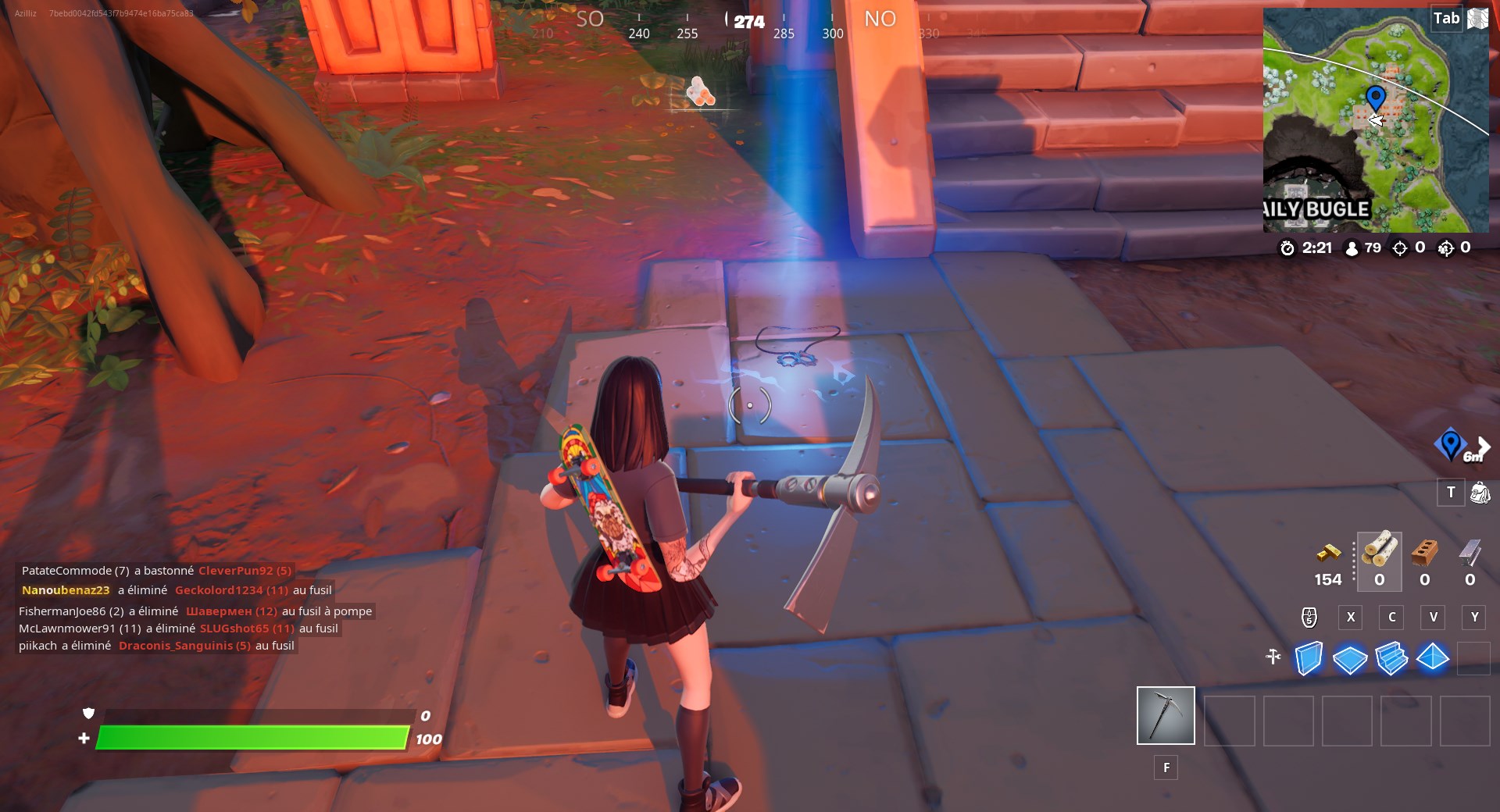Click the players remaining icon showing 79
This screenshot has width=1500, height=812.
1353,248
